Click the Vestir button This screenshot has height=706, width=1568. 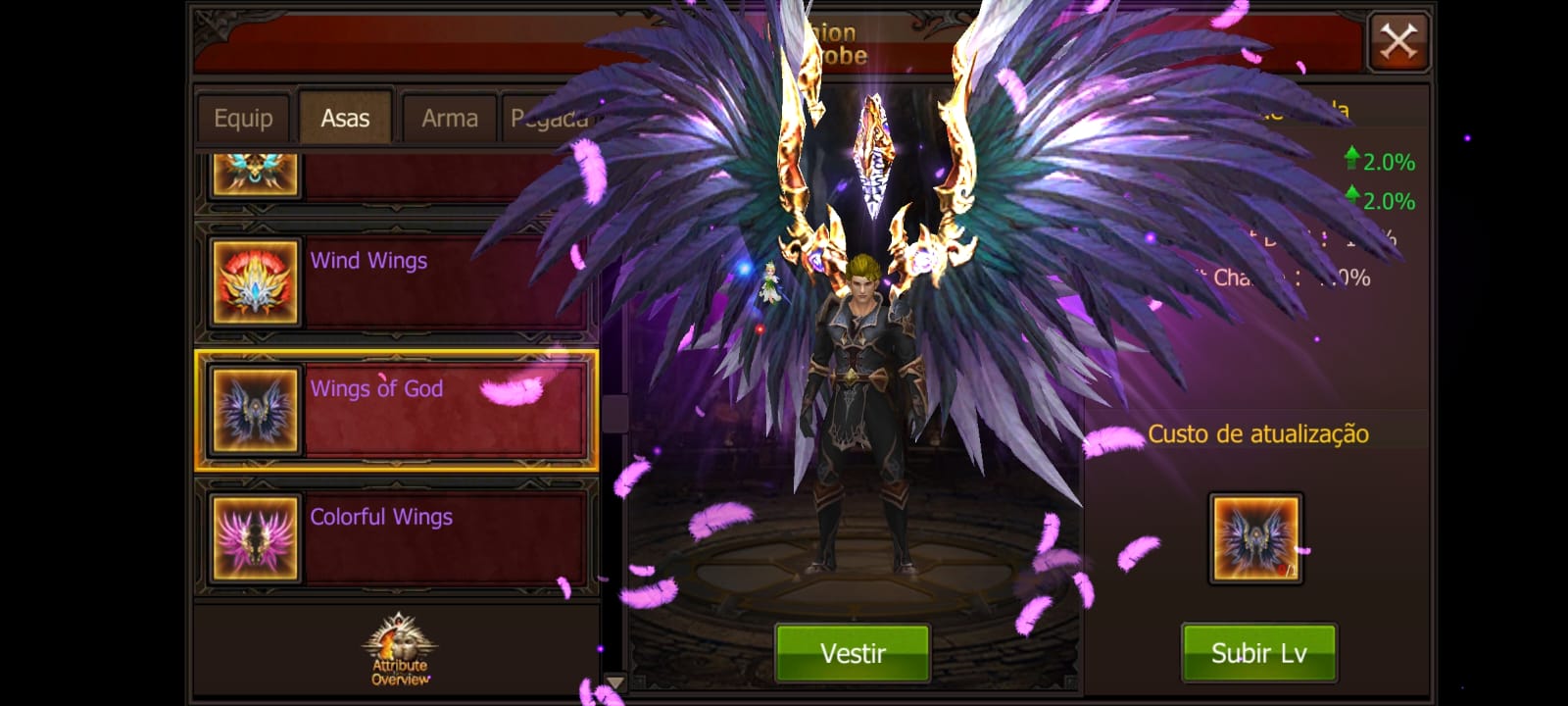pyautogui.click(x=852, y=653)
